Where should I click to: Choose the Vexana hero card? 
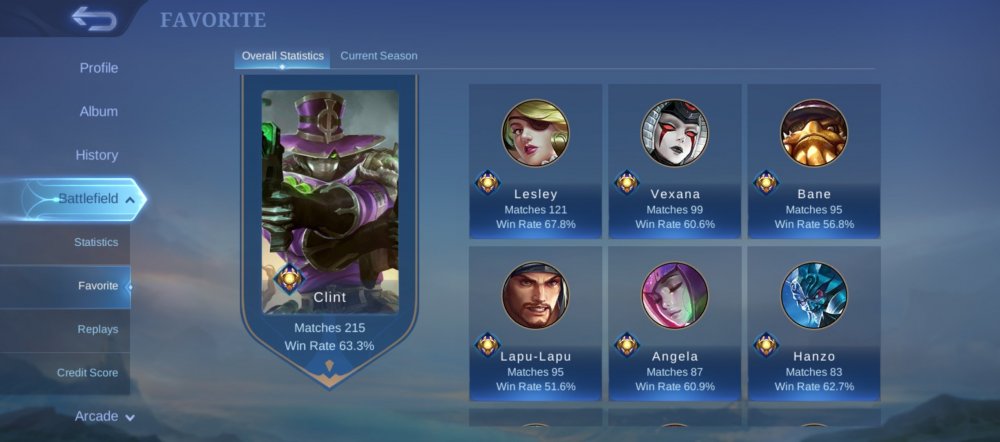[674, 162]
